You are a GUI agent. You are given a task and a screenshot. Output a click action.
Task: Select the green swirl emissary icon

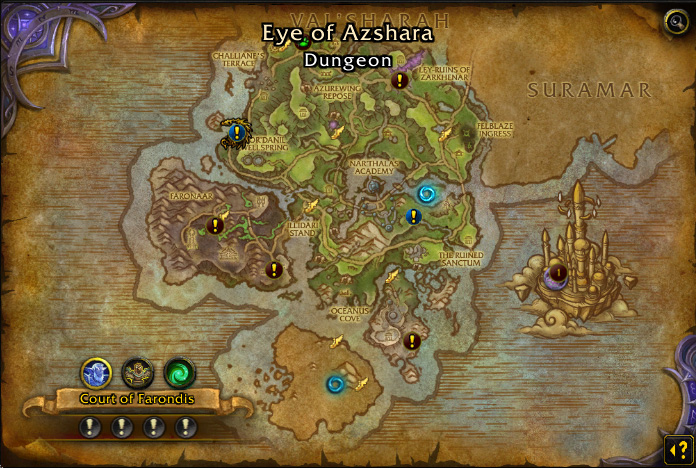coord(180,373)
